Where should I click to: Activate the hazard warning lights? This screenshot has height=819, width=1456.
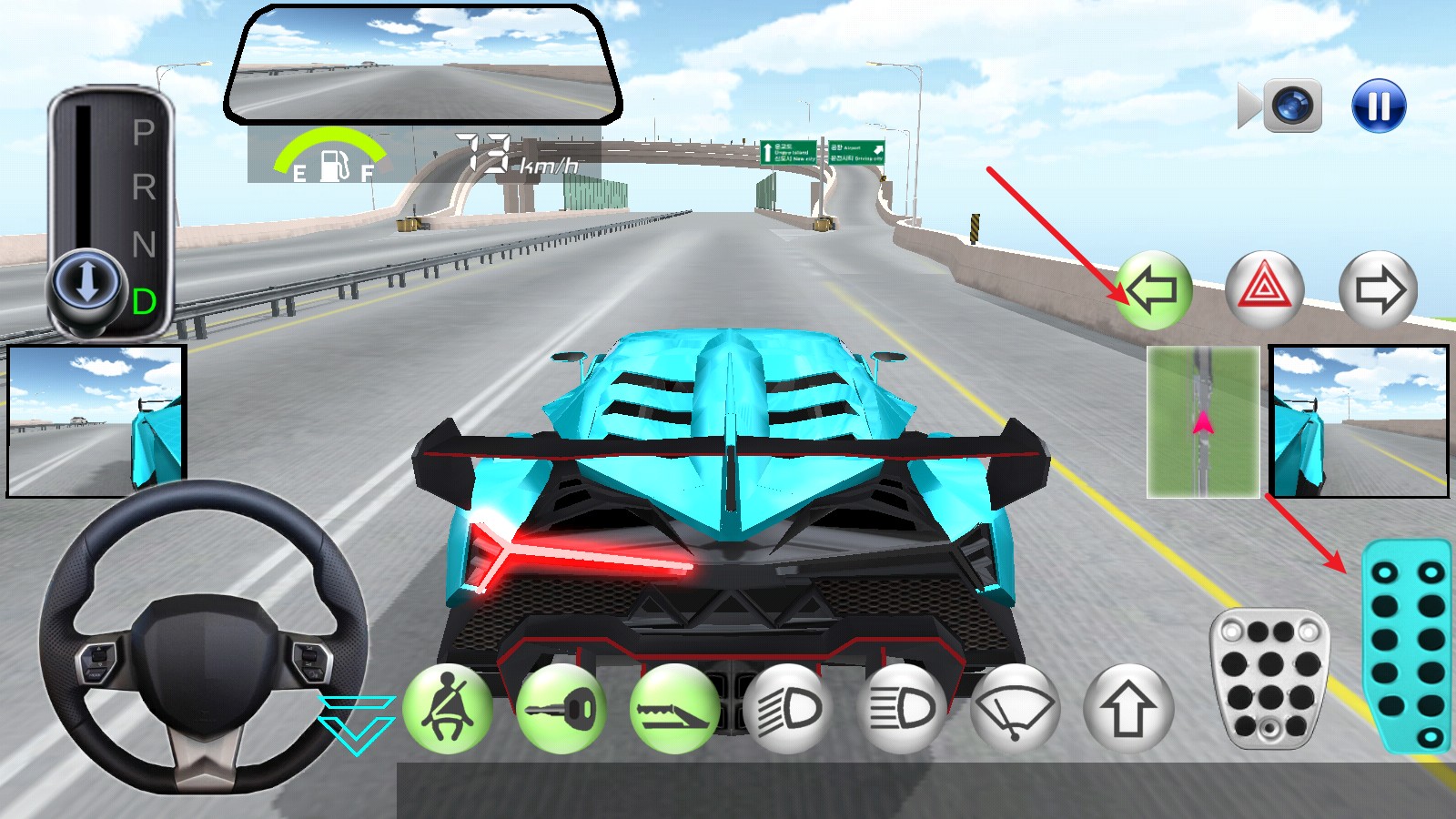coord(1264,289)
